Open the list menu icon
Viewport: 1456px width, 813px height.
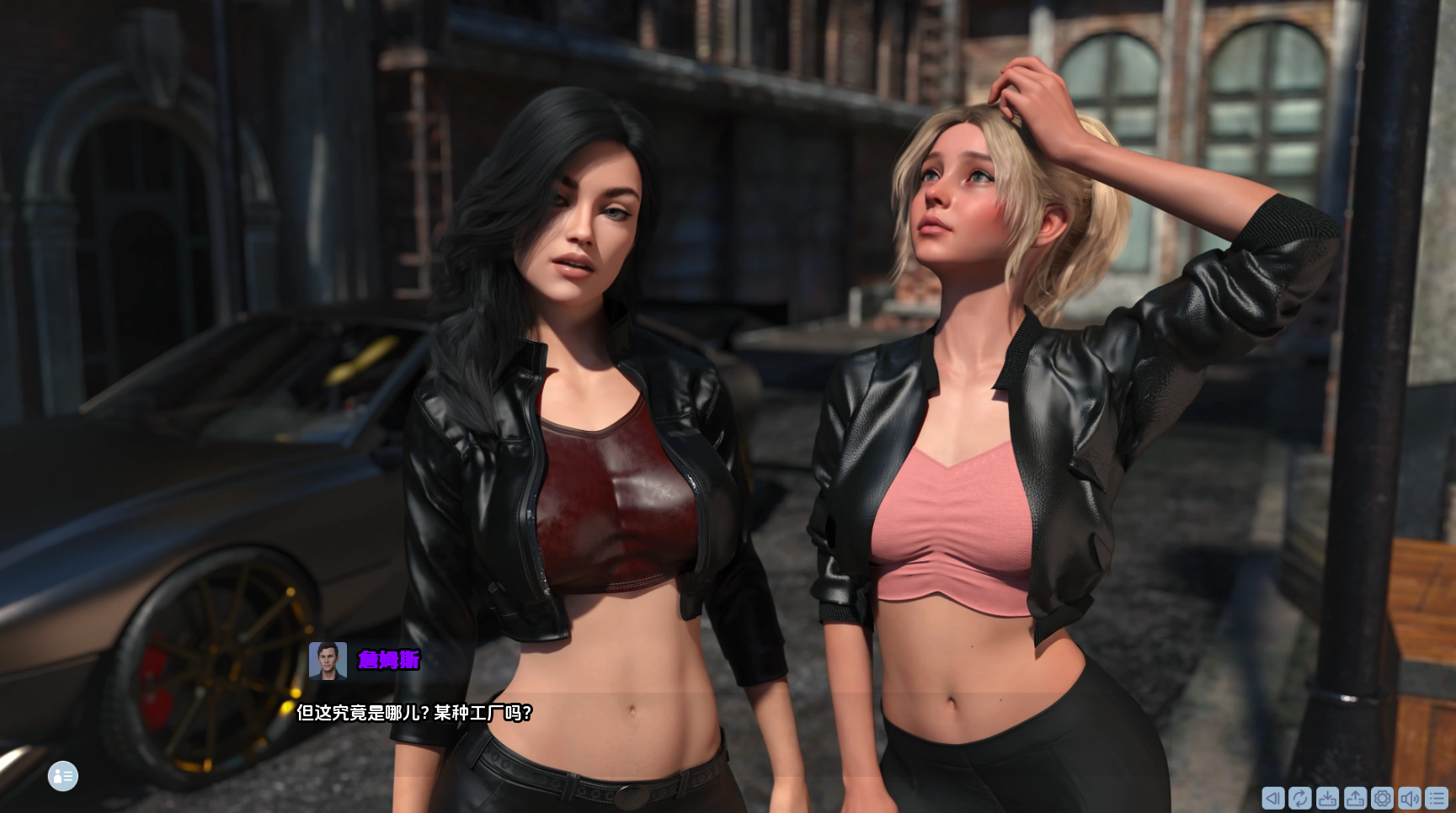pos(1437,798)
